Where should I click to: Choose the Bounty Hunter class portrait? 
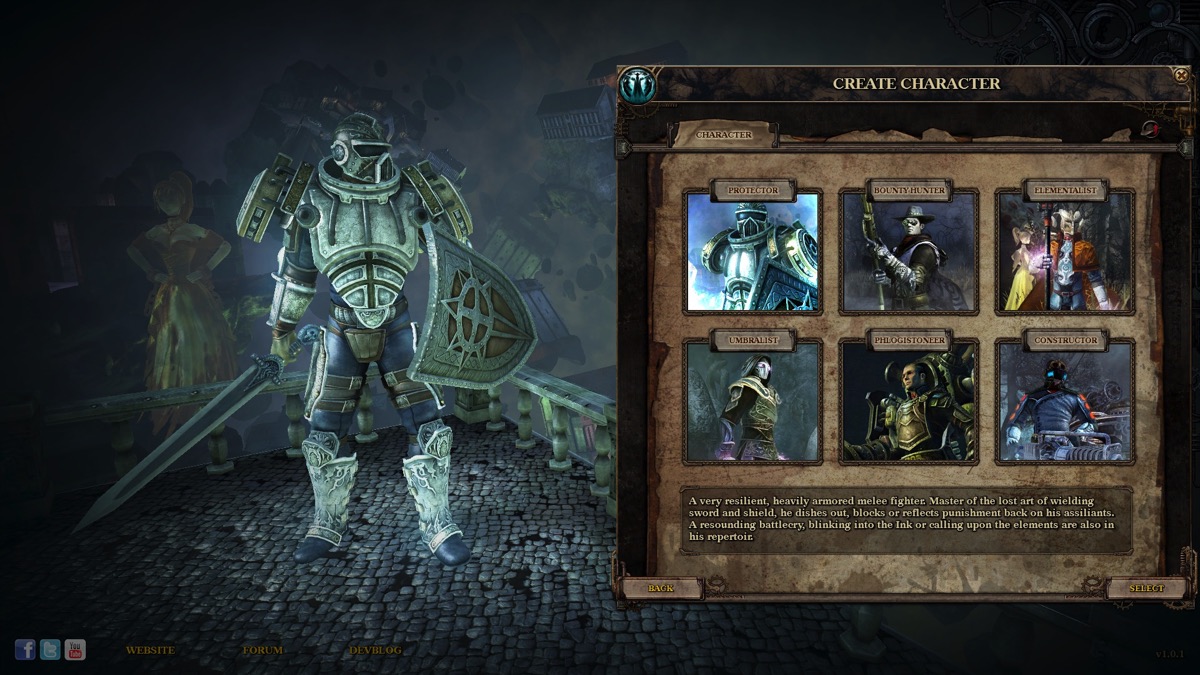tap(909, 251)
